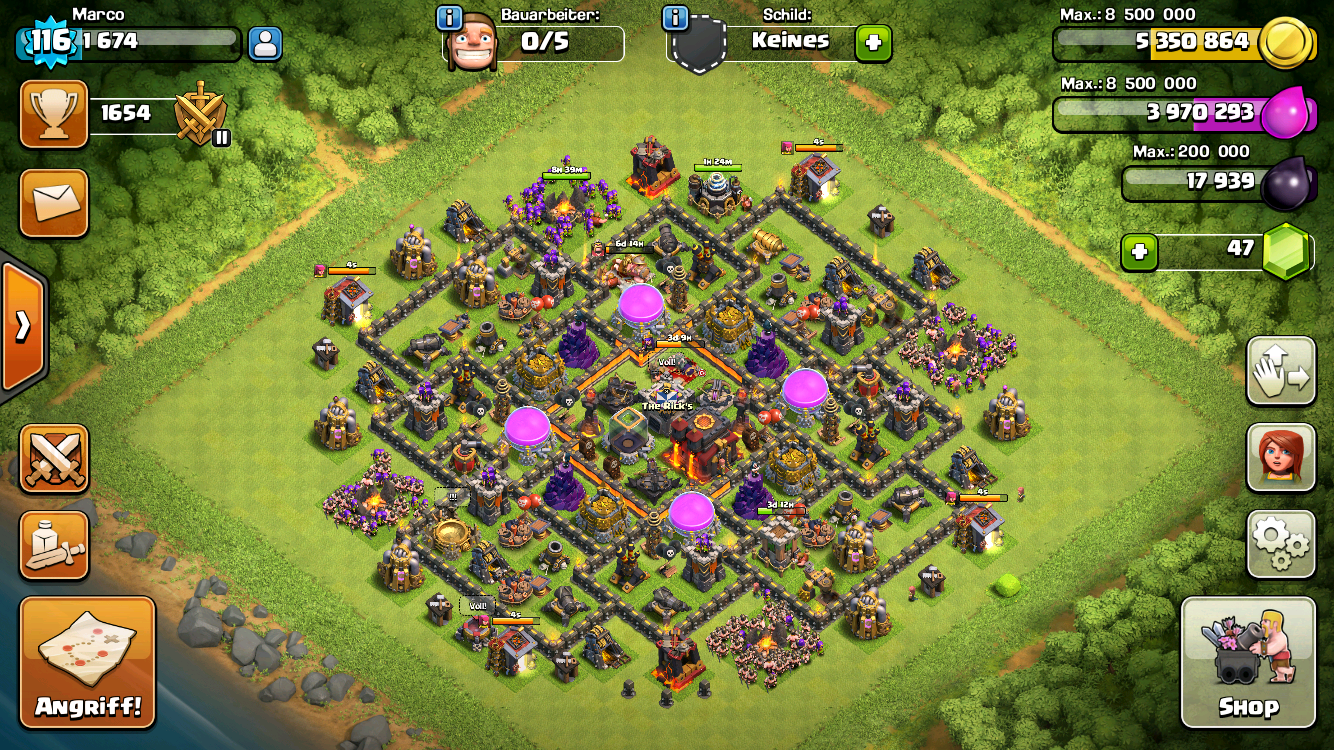The height and width of the screenshot is (750, 1334).
Task: View the player profile icon next to Marco
Action: pos(265,43)
